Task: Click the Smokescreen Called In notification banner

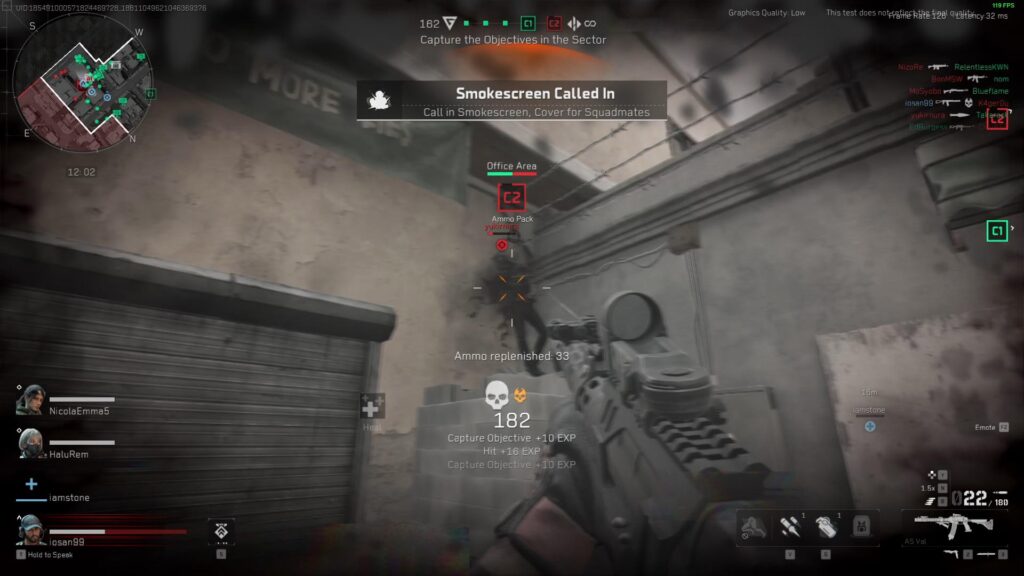Action: click(512, 101)
